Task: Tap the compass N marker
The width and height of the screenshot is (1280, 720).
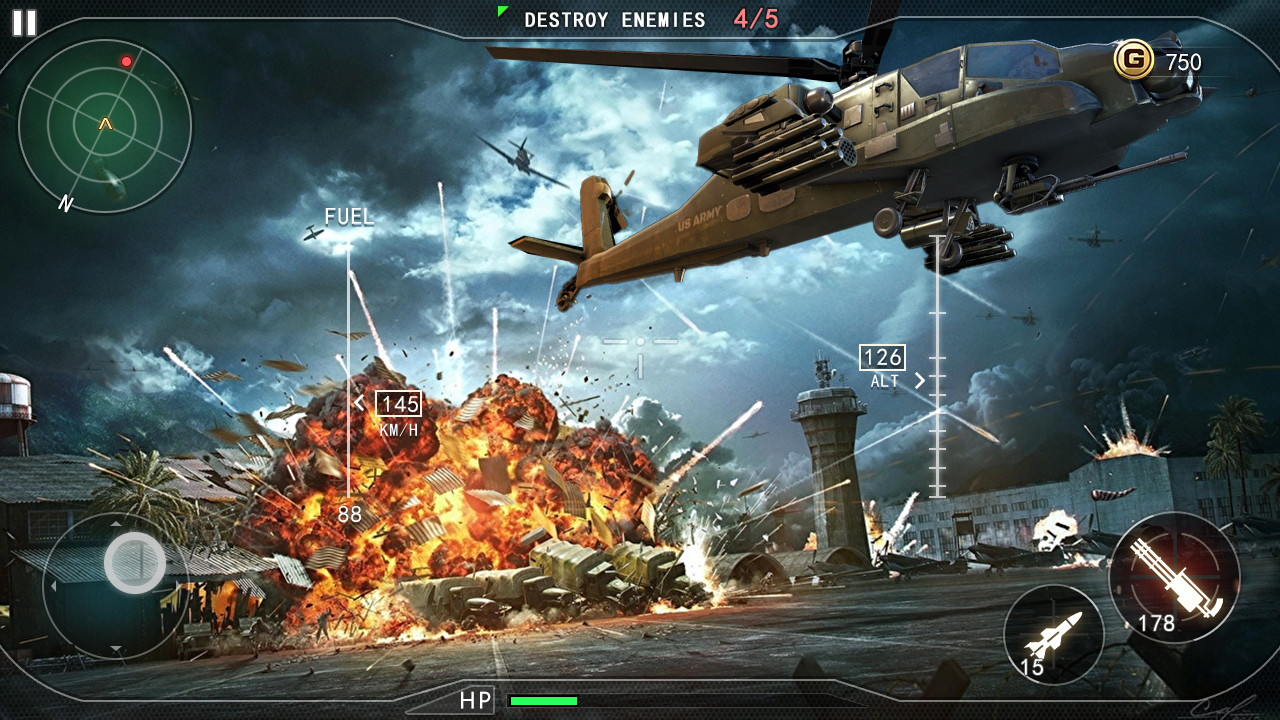Action: pyautogui.click(x=65, y=201)
